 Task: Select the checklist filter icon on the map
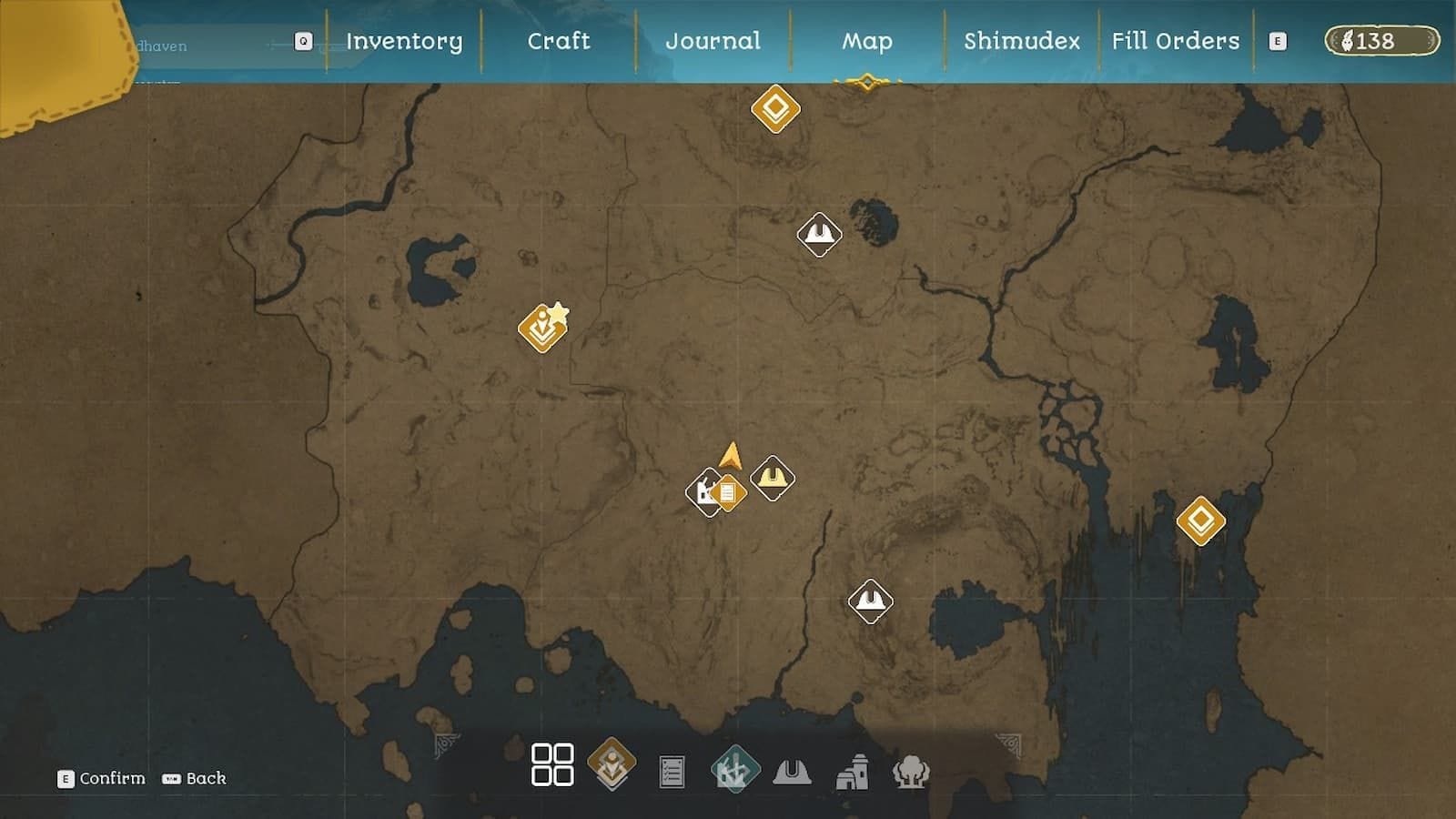[x=672, y=767]
